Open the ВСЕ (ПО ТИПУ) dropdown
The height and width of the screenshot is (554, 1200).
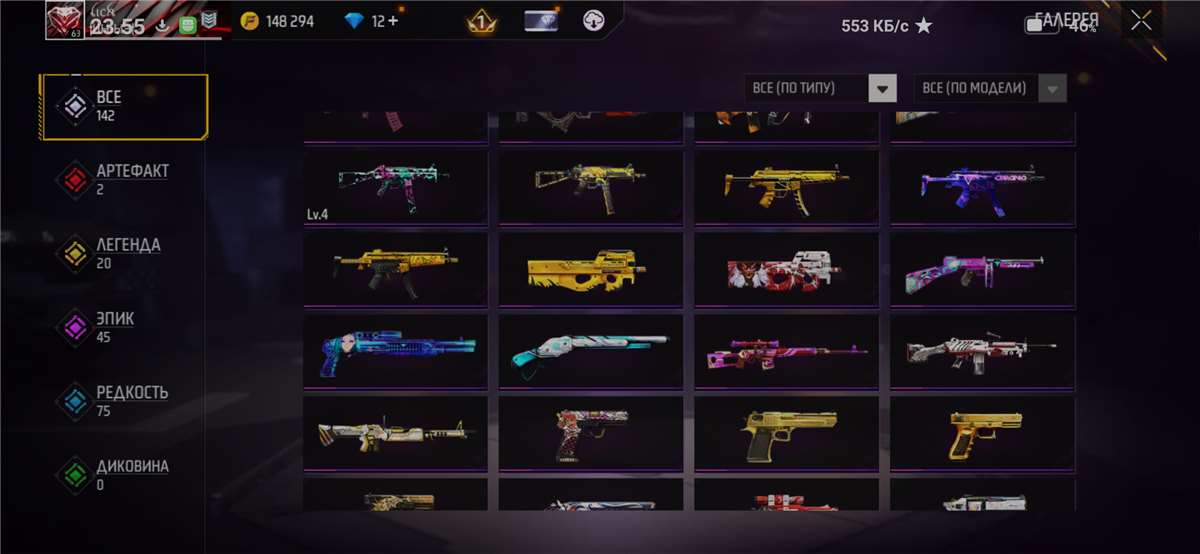coord(820,88)
